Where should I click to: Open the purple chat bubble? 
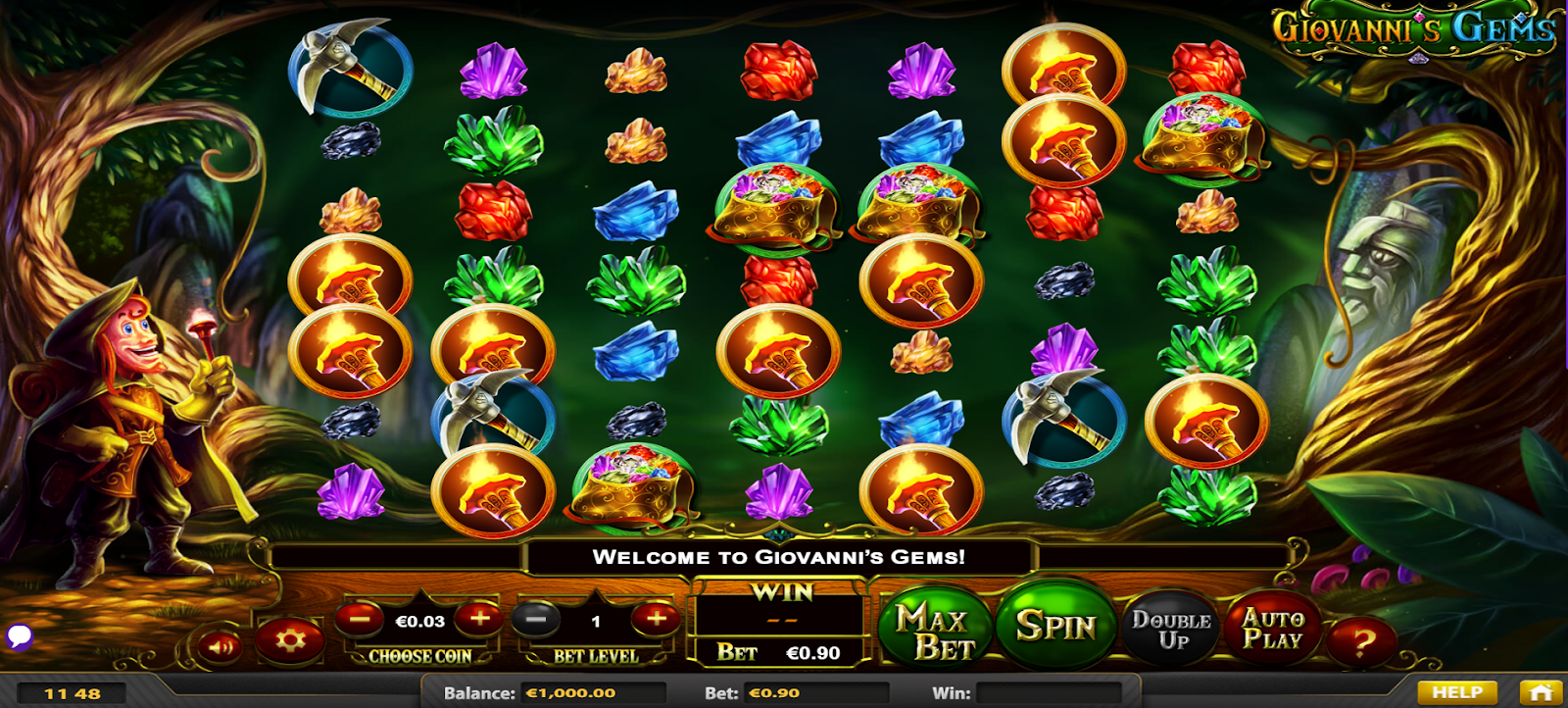(20, 637)
